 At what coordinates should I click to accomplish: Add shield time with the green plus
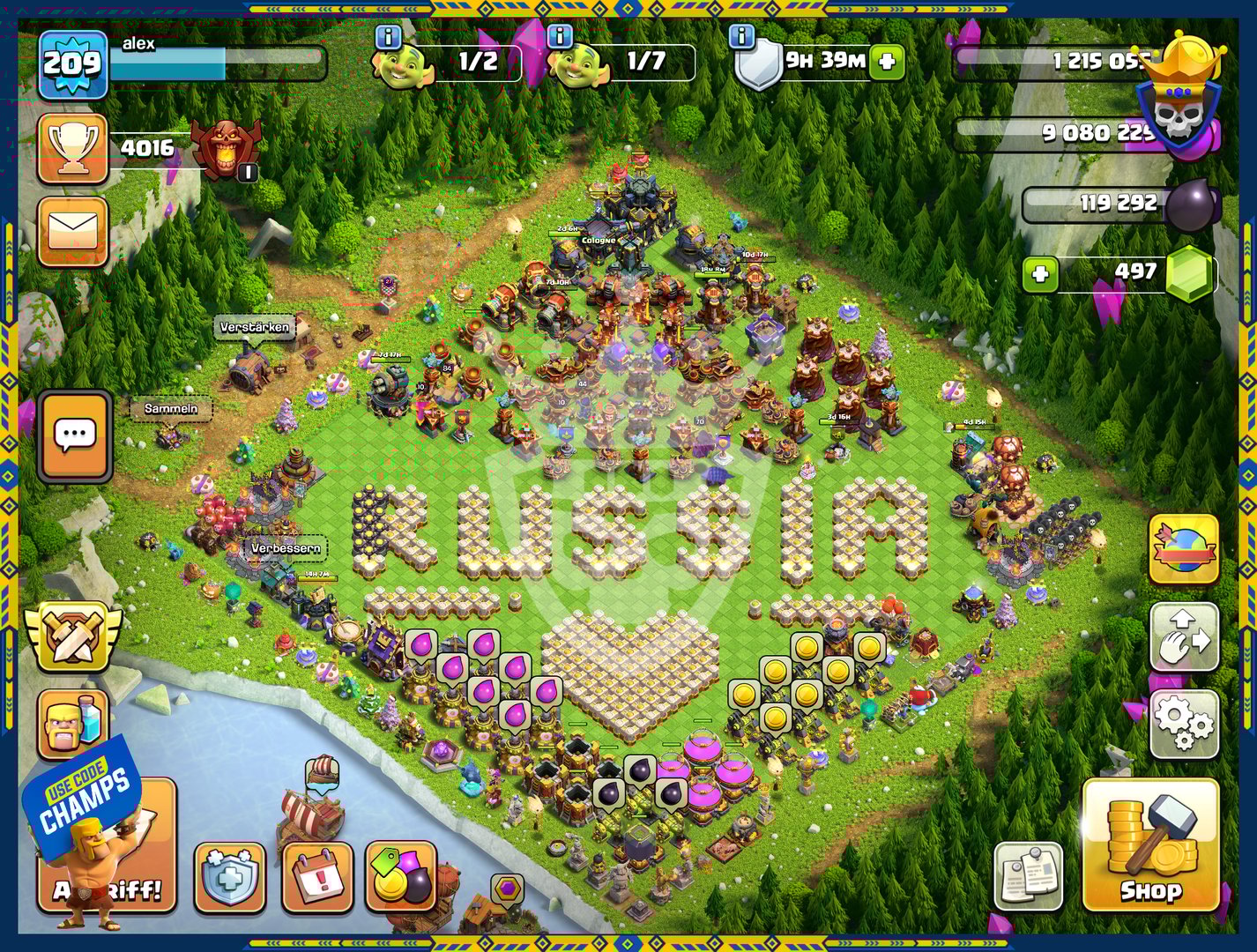[888, 62]
